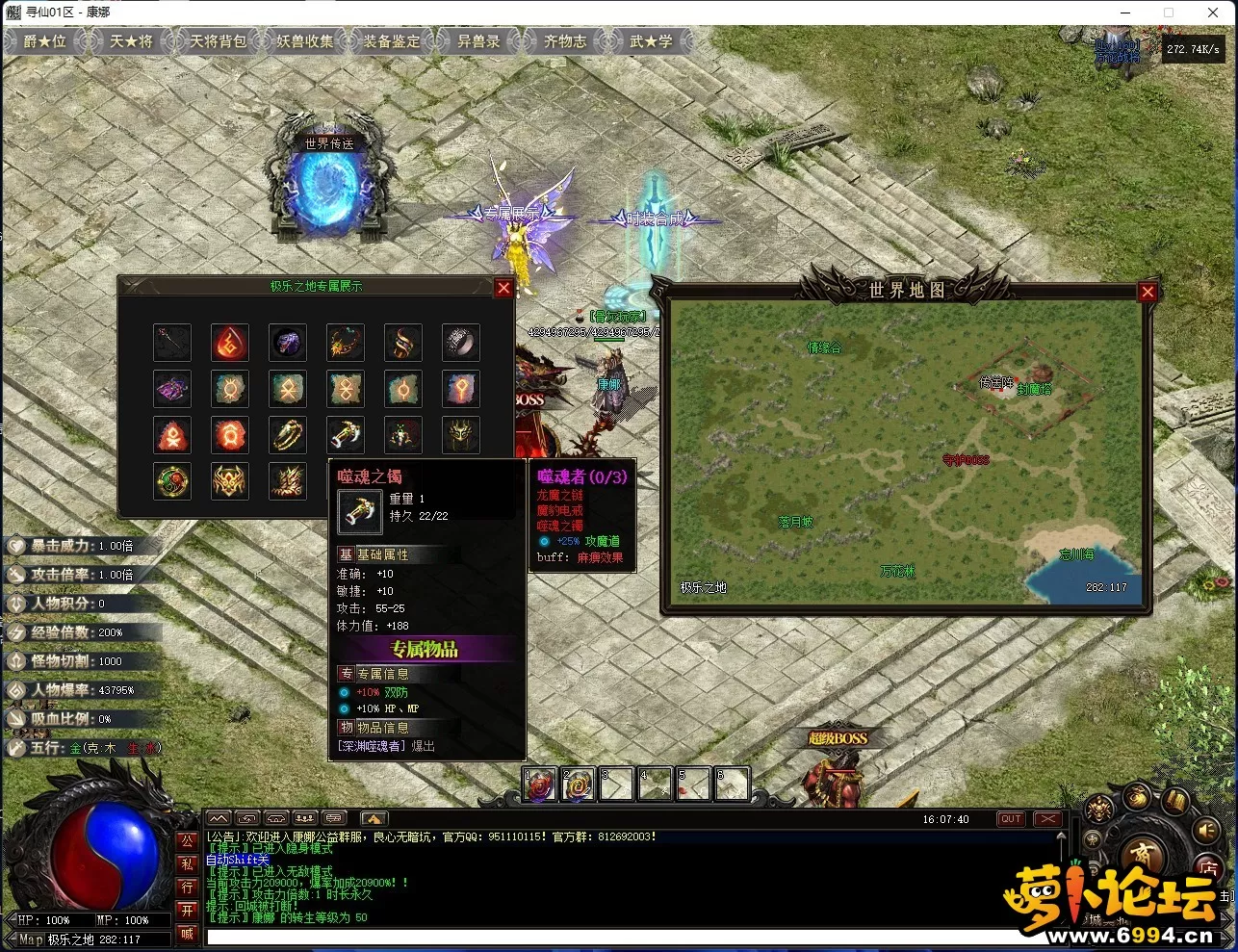This screenshot has height=952, width=1238.
Task: Open the 妖兽收集 menu
Action: click(x=304, y=41)
